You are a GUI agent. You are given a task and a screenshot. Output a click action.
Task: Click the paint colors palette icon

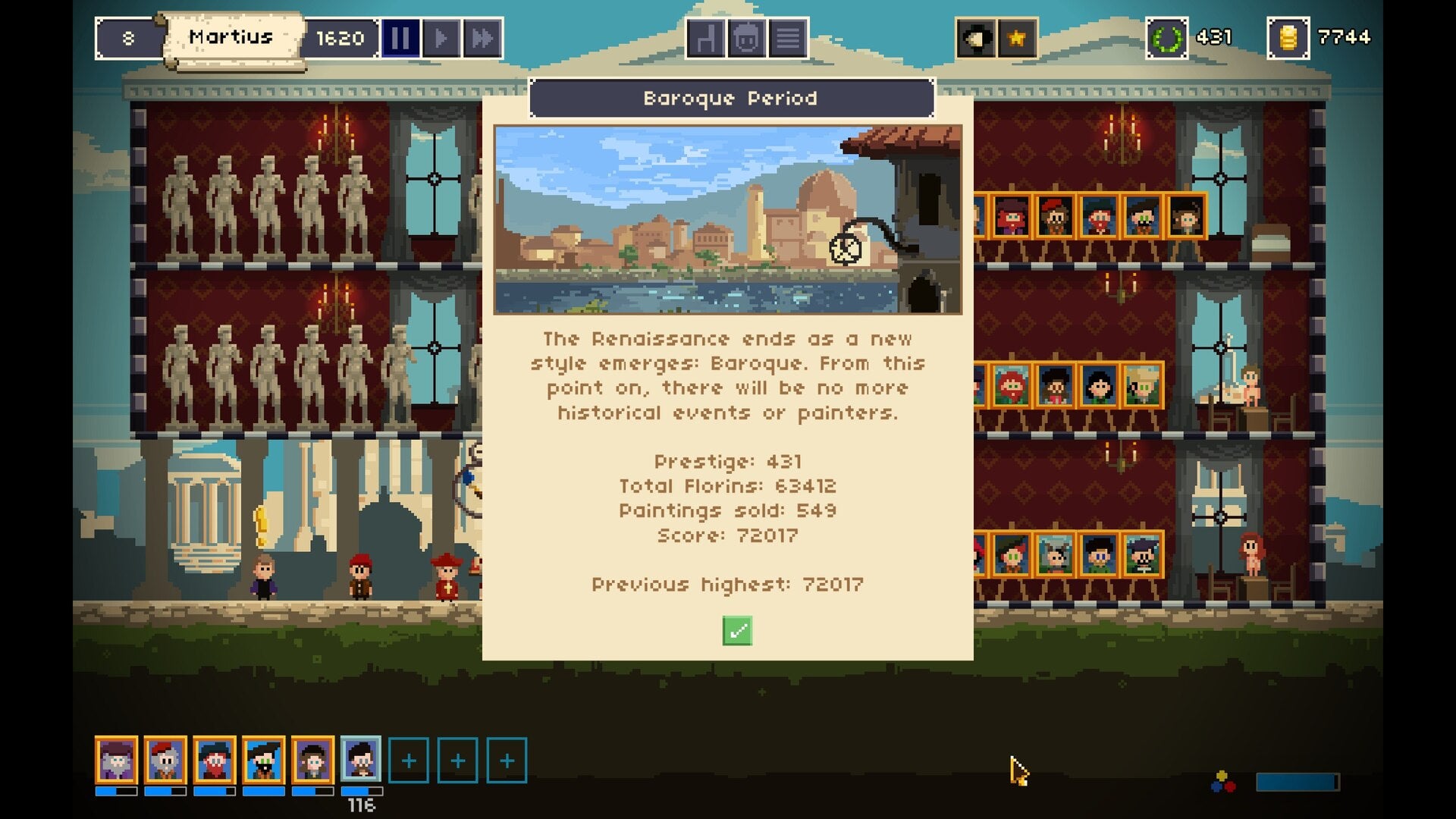click(1223, 782)
